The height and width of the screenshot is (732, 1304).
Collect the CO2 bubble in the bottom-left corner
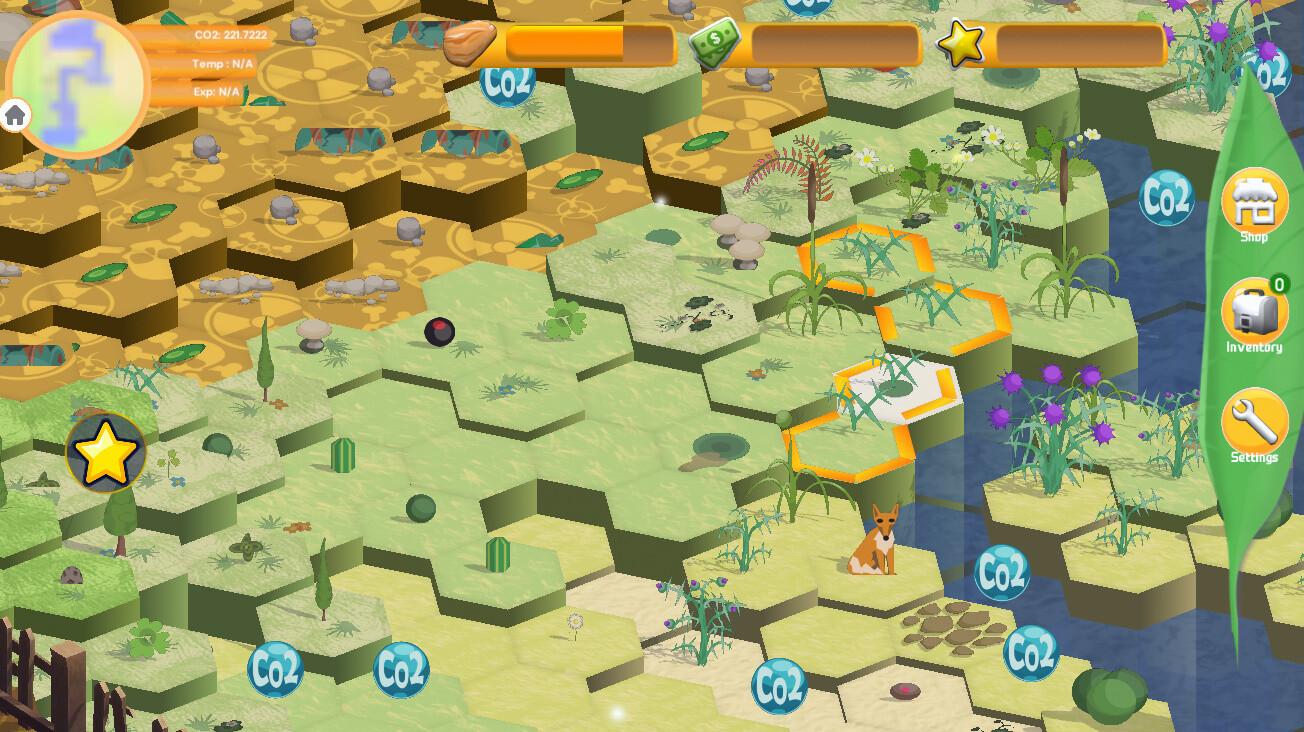click(277, 670)
